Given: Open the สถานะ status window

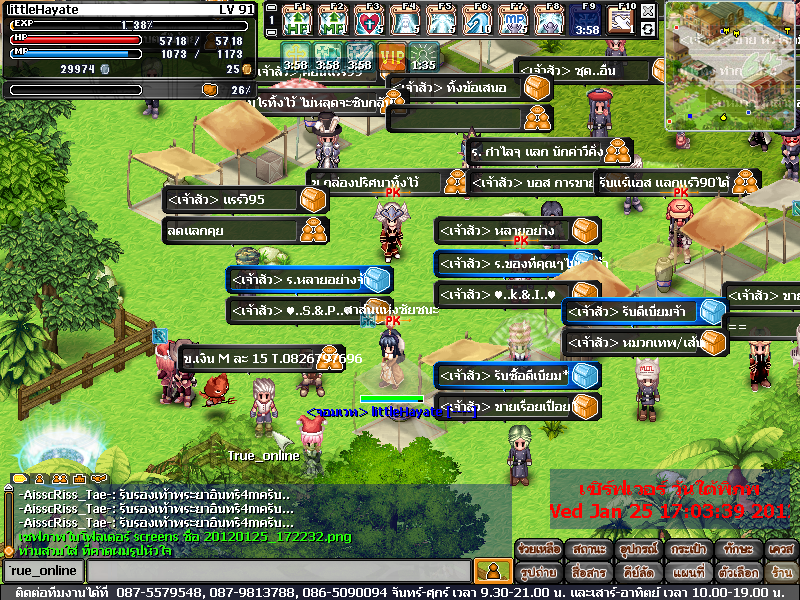Looking at the screenshot, I should point(588,551).
